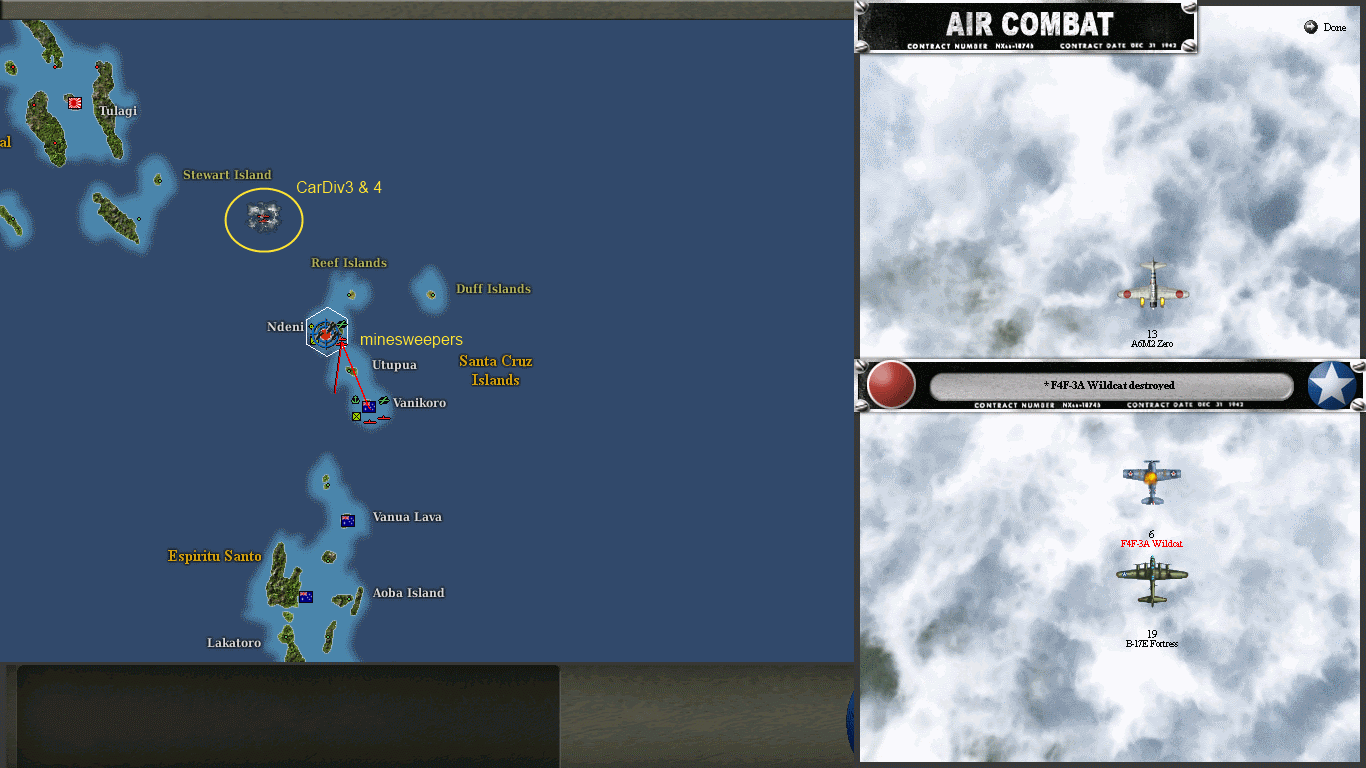Click the hex containing the minesweepers
1366x768 pixels.
coord(326,330)
